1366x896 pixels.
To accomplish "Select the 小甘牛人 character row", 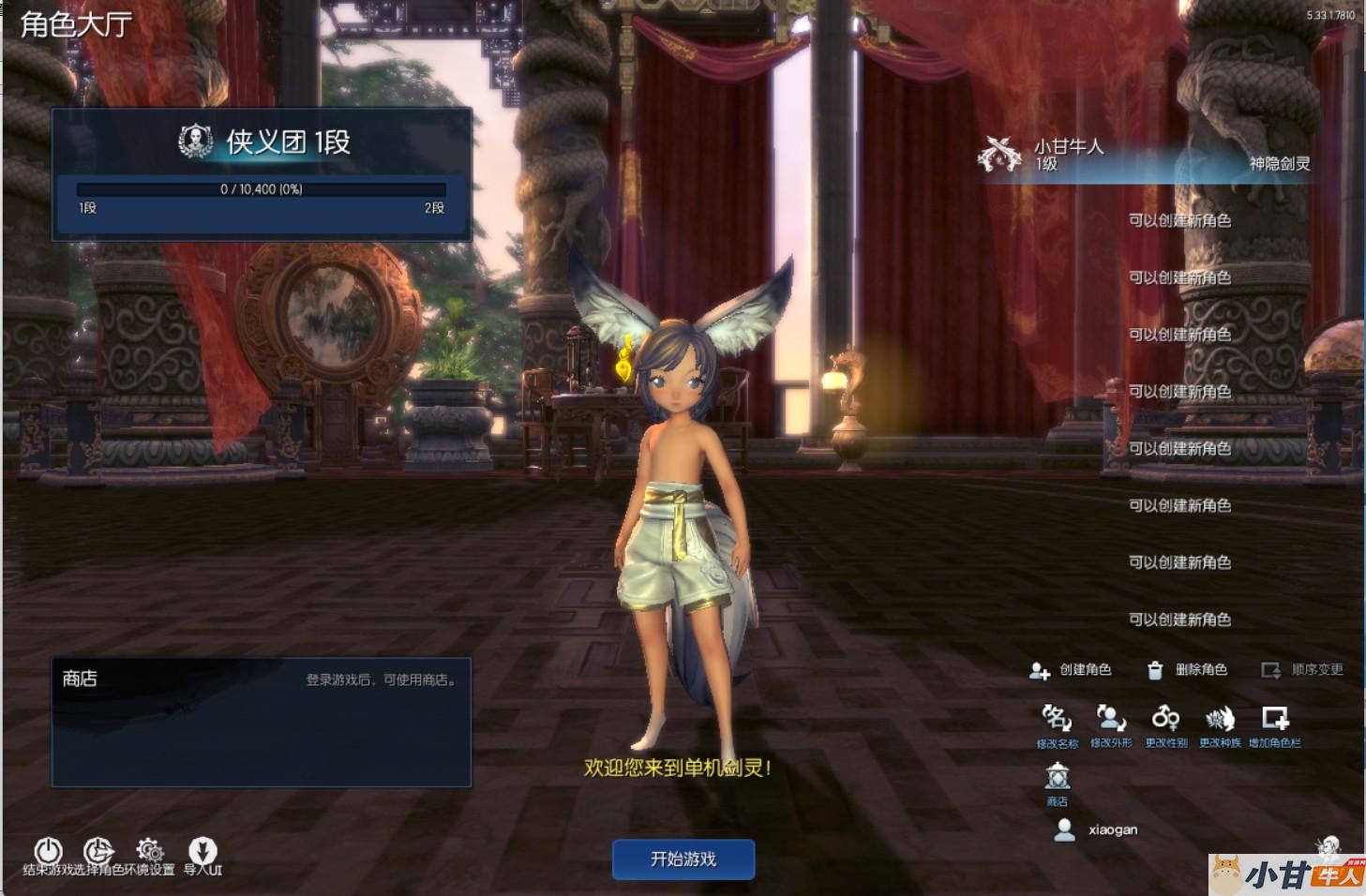I will [1144, 156].
